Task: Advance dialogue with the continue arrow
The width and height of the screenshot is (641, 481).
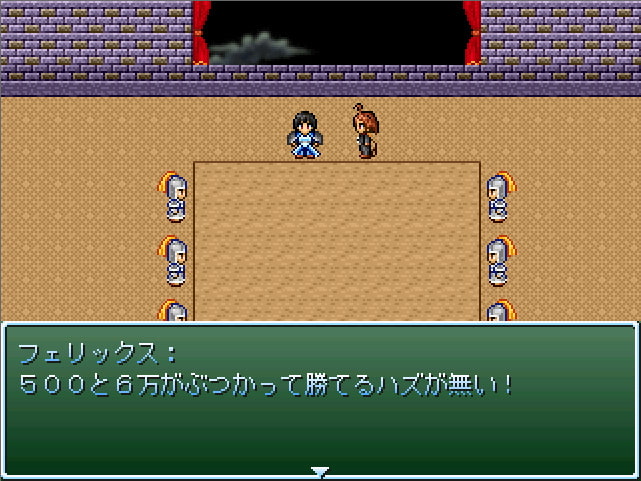Action: (319, 471)
